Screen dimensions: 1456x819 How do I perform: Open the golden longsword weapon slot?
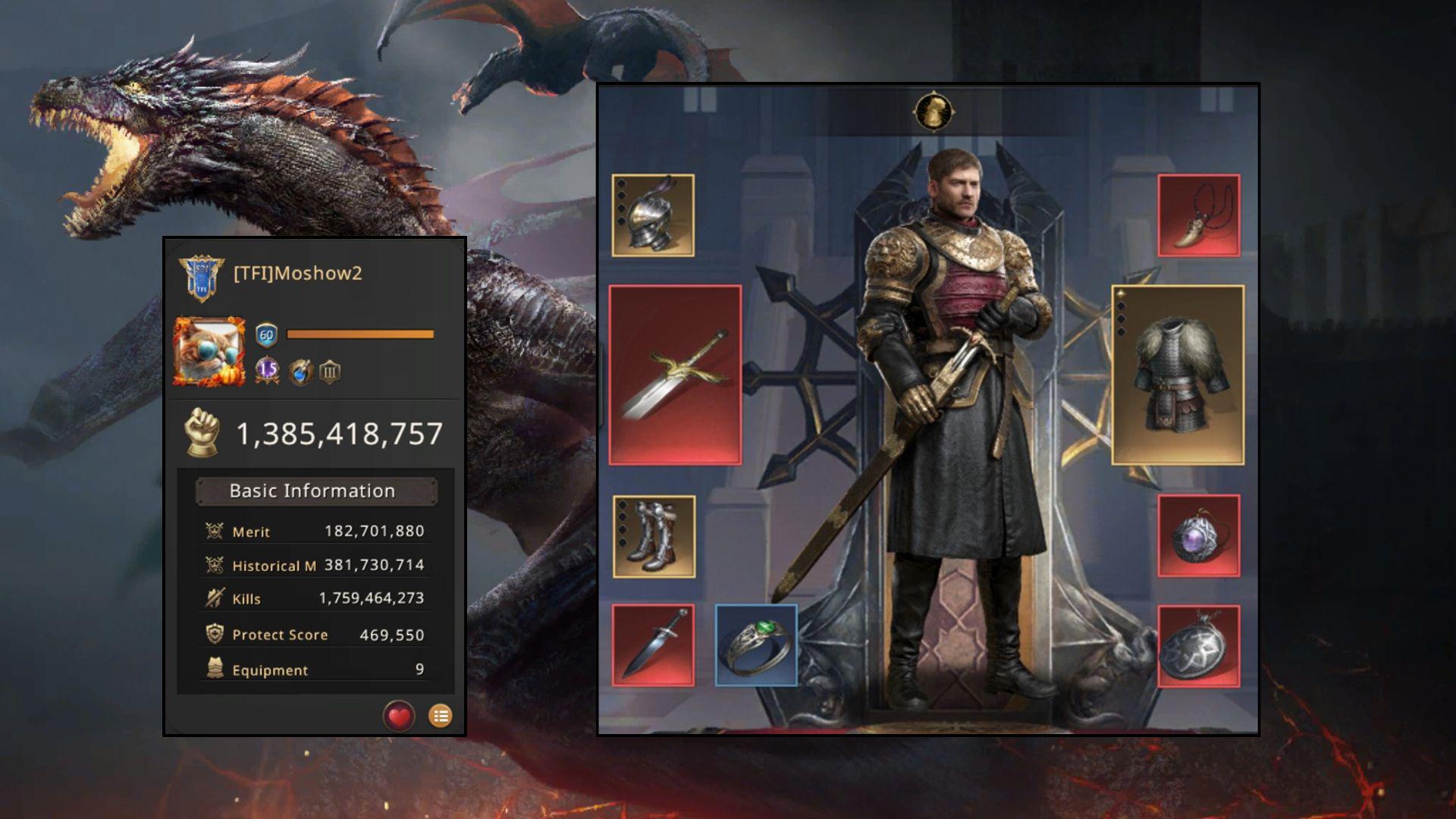pyautogui.click(x=675, y=375)
